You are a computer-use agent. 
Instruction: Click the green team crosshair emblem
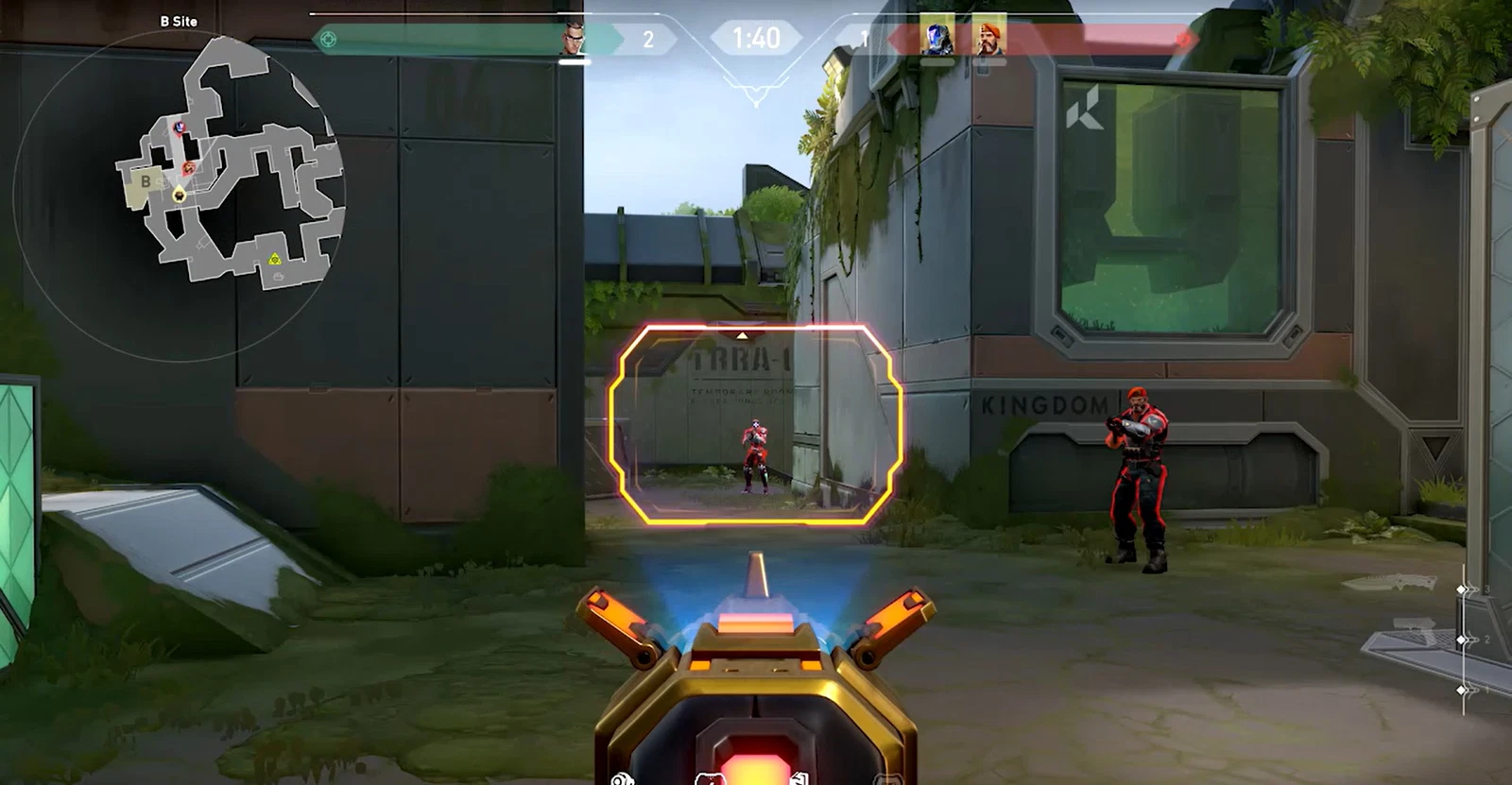(328, 40)
